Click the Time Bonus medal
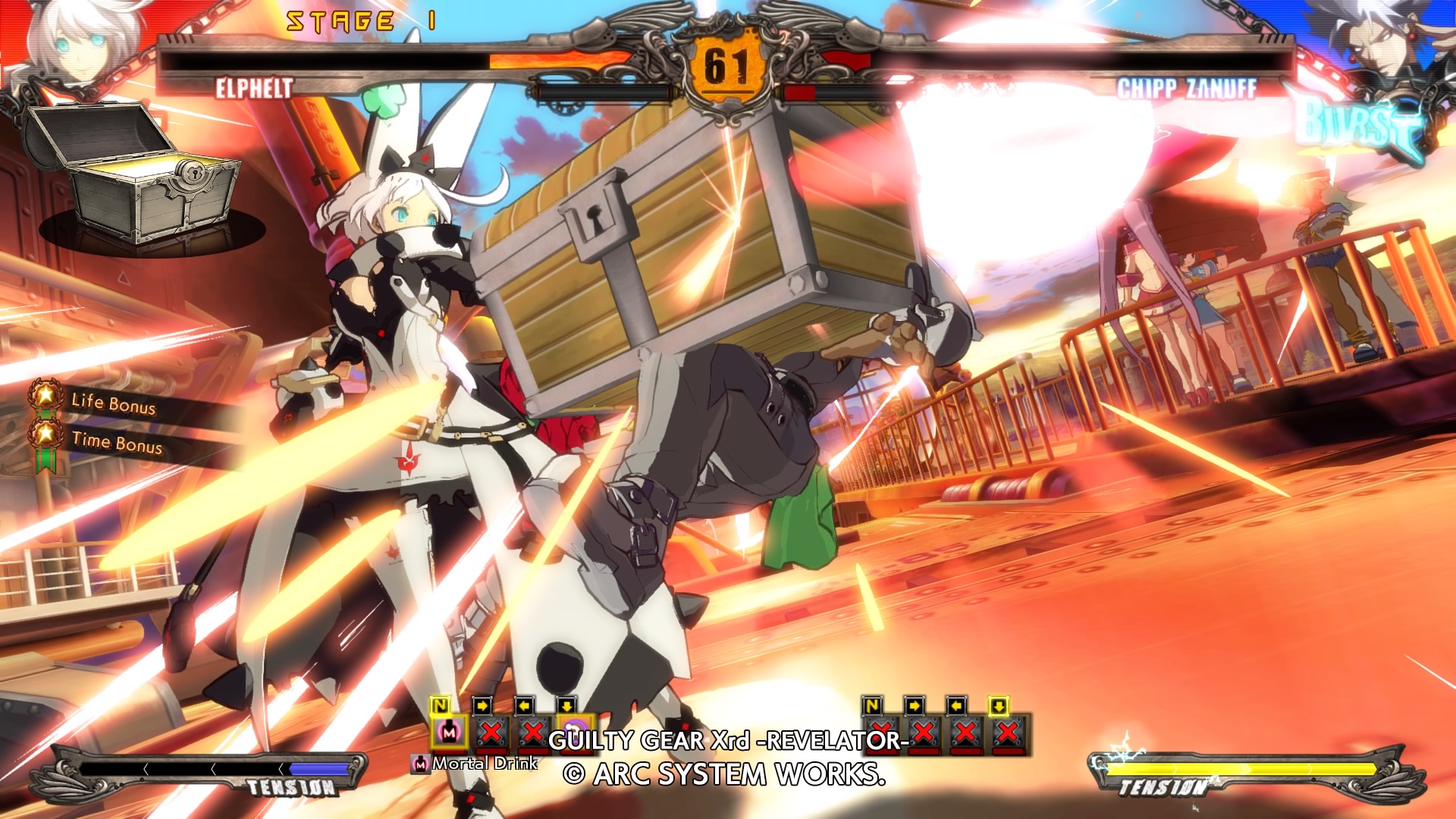This screenshot has width=1456, height=819. coord(45,435)
